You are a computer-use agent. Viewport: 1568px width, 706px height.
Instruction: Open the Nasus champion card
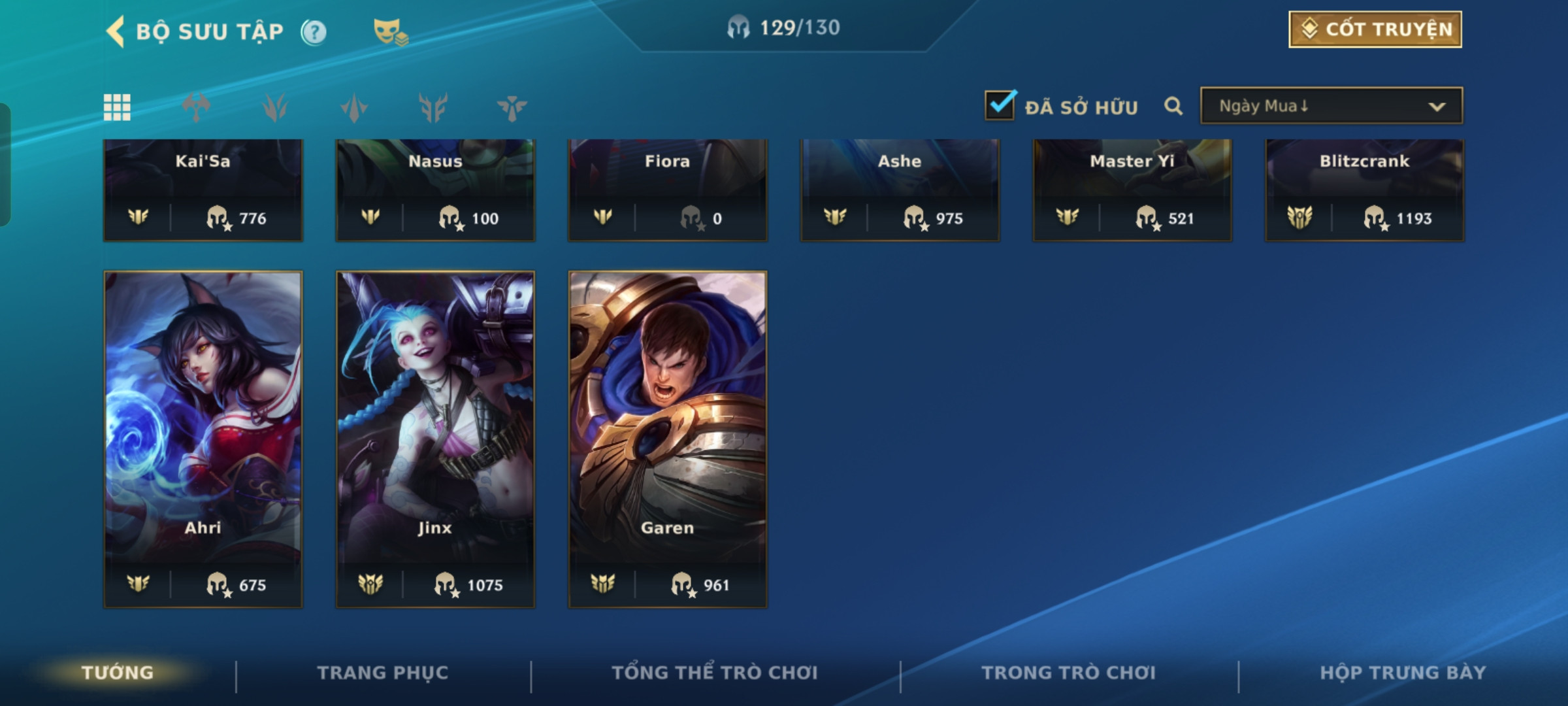(x=435, y=190)
